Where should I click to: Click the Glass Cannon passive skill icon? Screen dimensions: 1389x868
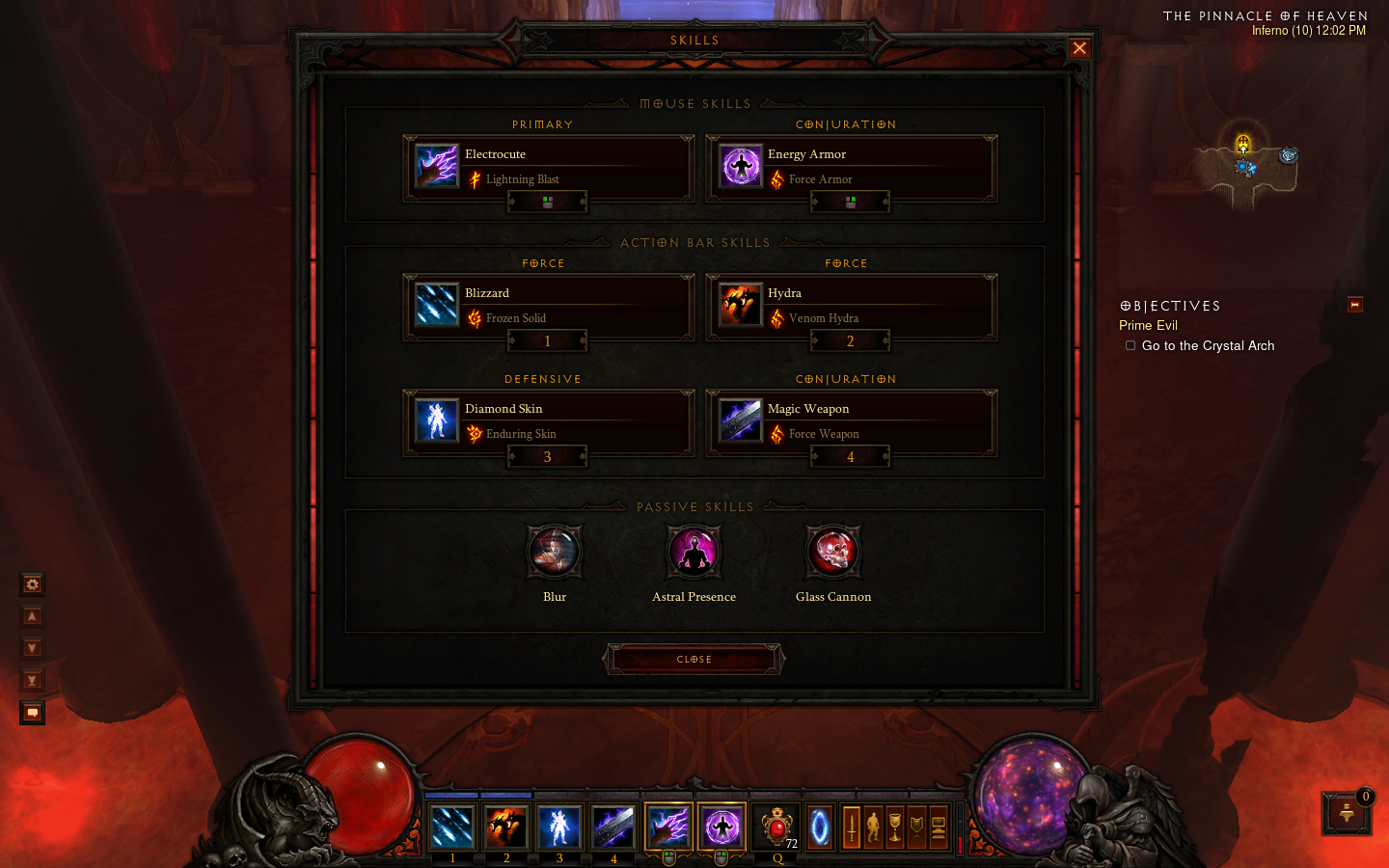832,552
